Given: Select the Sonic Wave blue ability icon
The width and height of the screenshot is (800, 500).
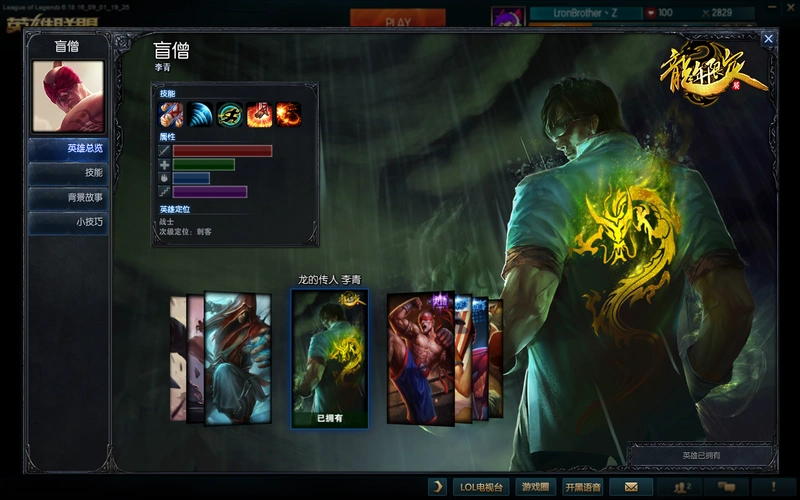Looking at the screenshot, I should 200,114.
